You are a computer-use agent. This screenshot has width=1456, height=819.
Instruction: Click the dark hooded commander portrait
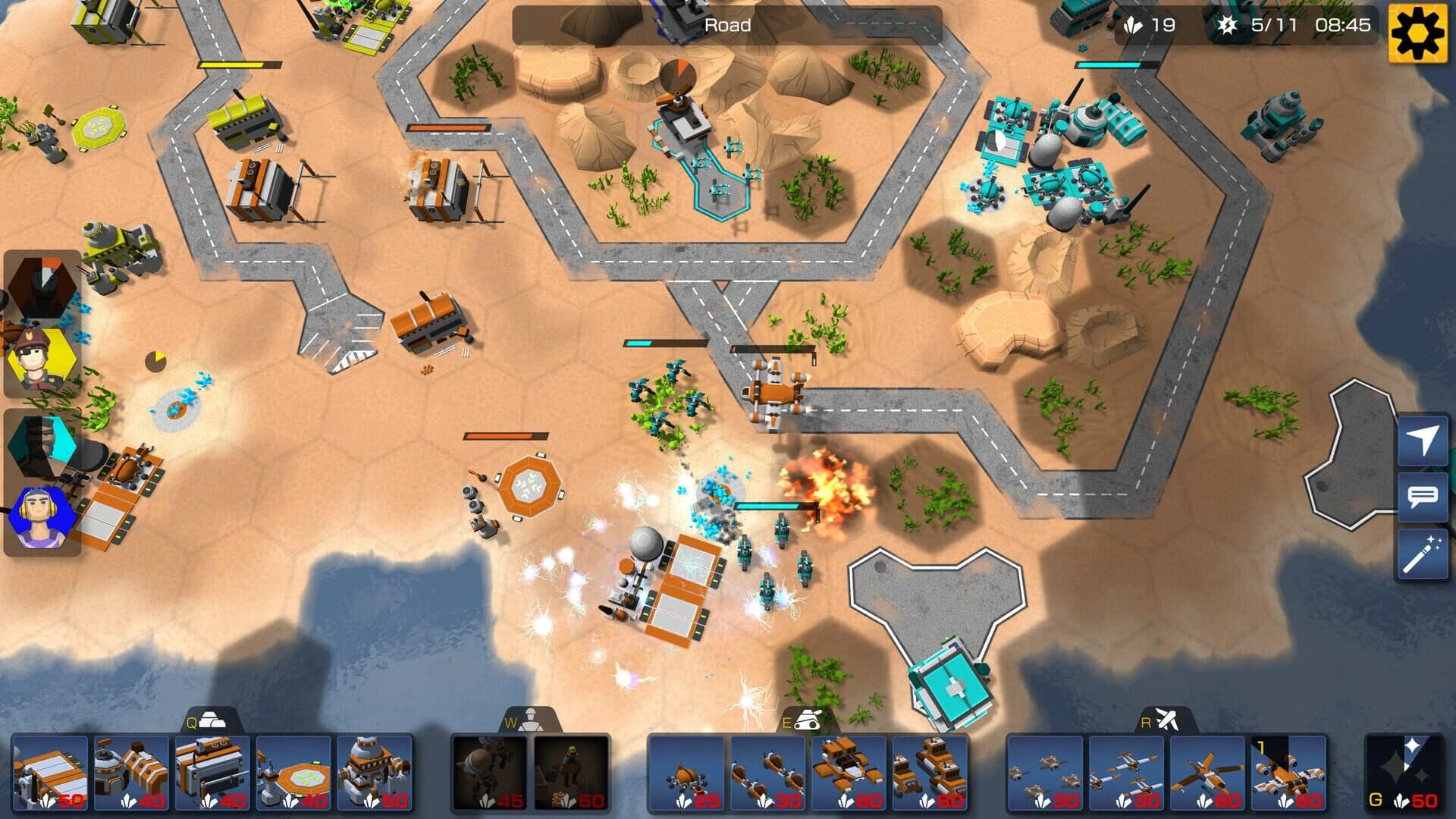pos(42,284)
